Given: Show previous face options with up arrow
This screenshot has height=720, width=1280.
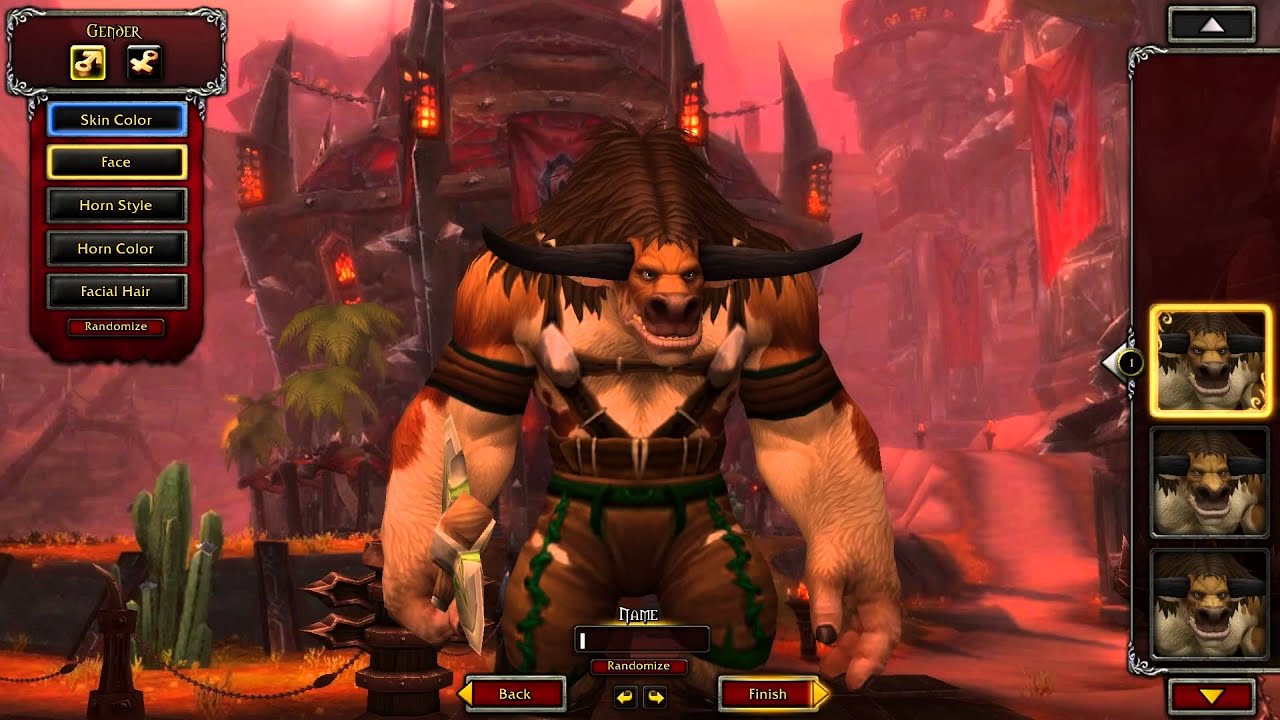Looking at the screenshot, I should pos(1211,25).
